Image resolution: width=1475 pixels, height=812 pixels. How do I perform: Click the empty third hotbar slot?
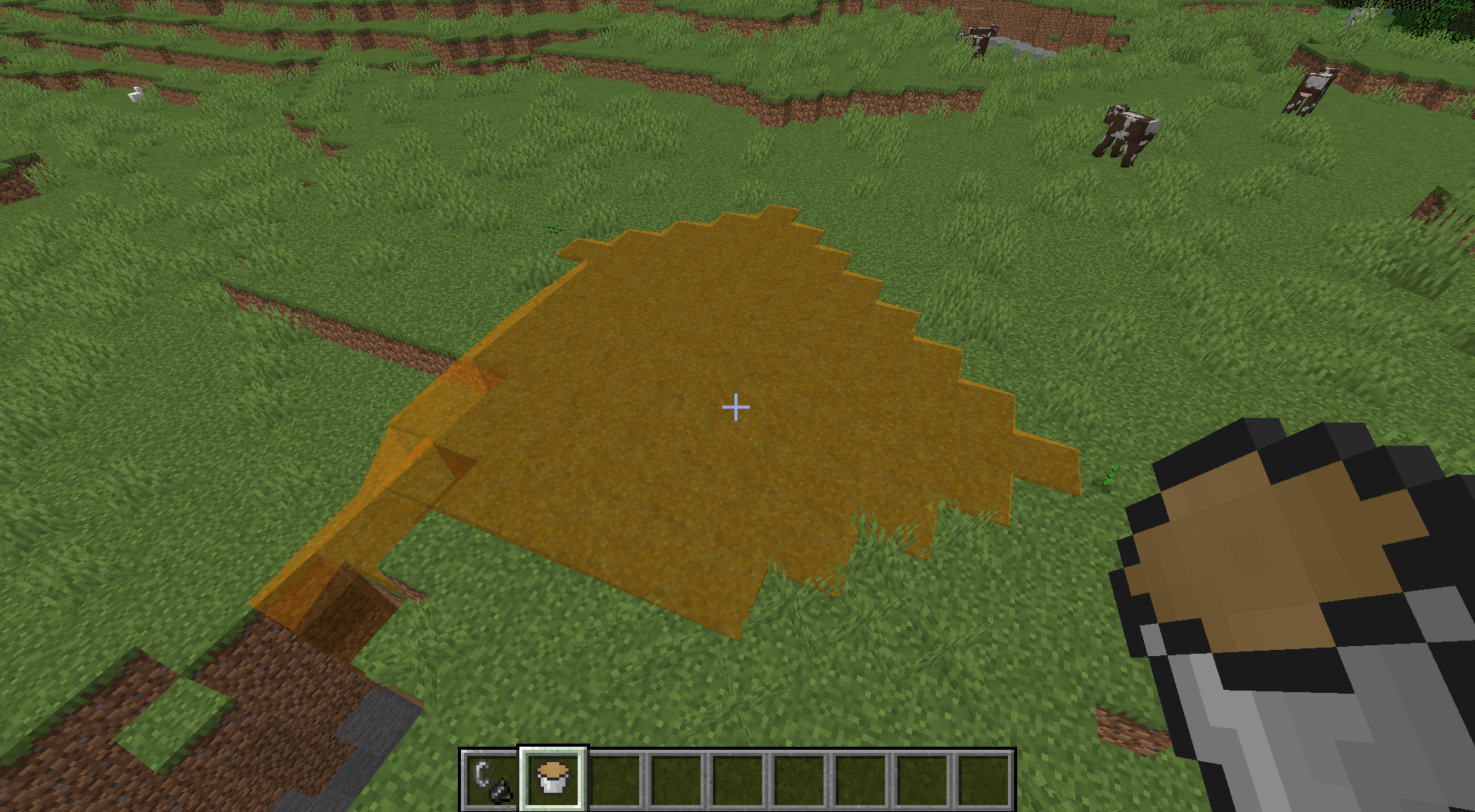tap(613, 778)
